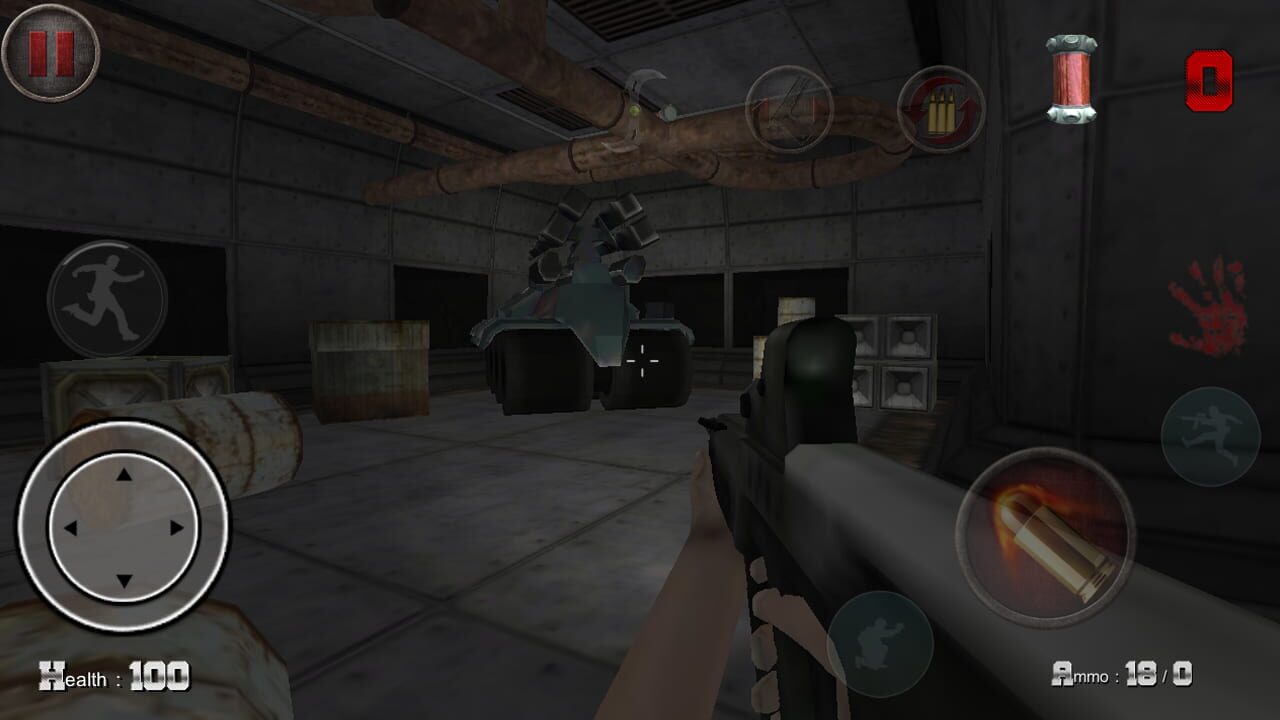Click the Health 100 display
The width and height of the screenshot is (1280, 720).
pos(110,676)
